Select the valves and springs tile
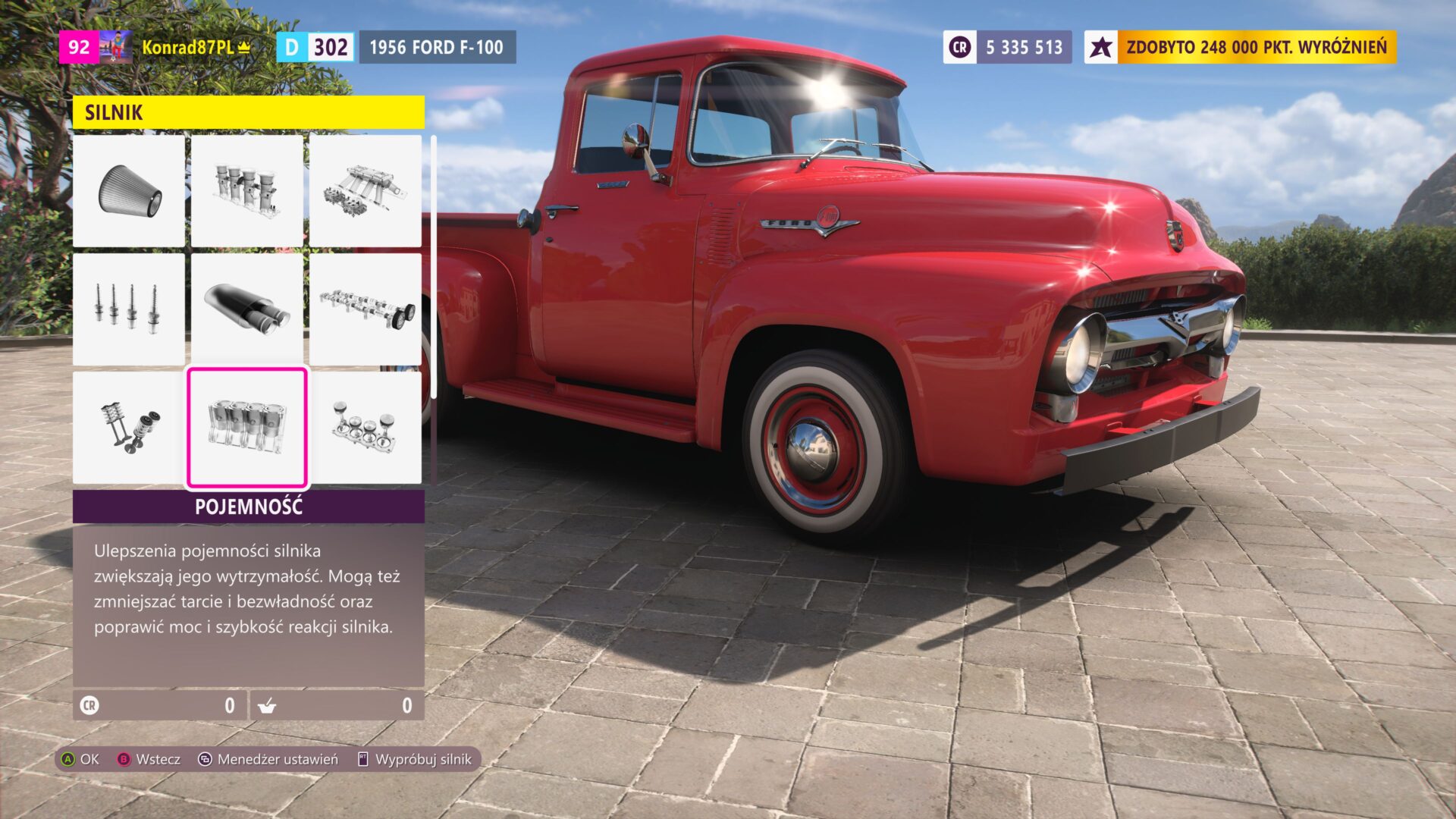Viewport: 1456px width, 819px height. (129, 428)
